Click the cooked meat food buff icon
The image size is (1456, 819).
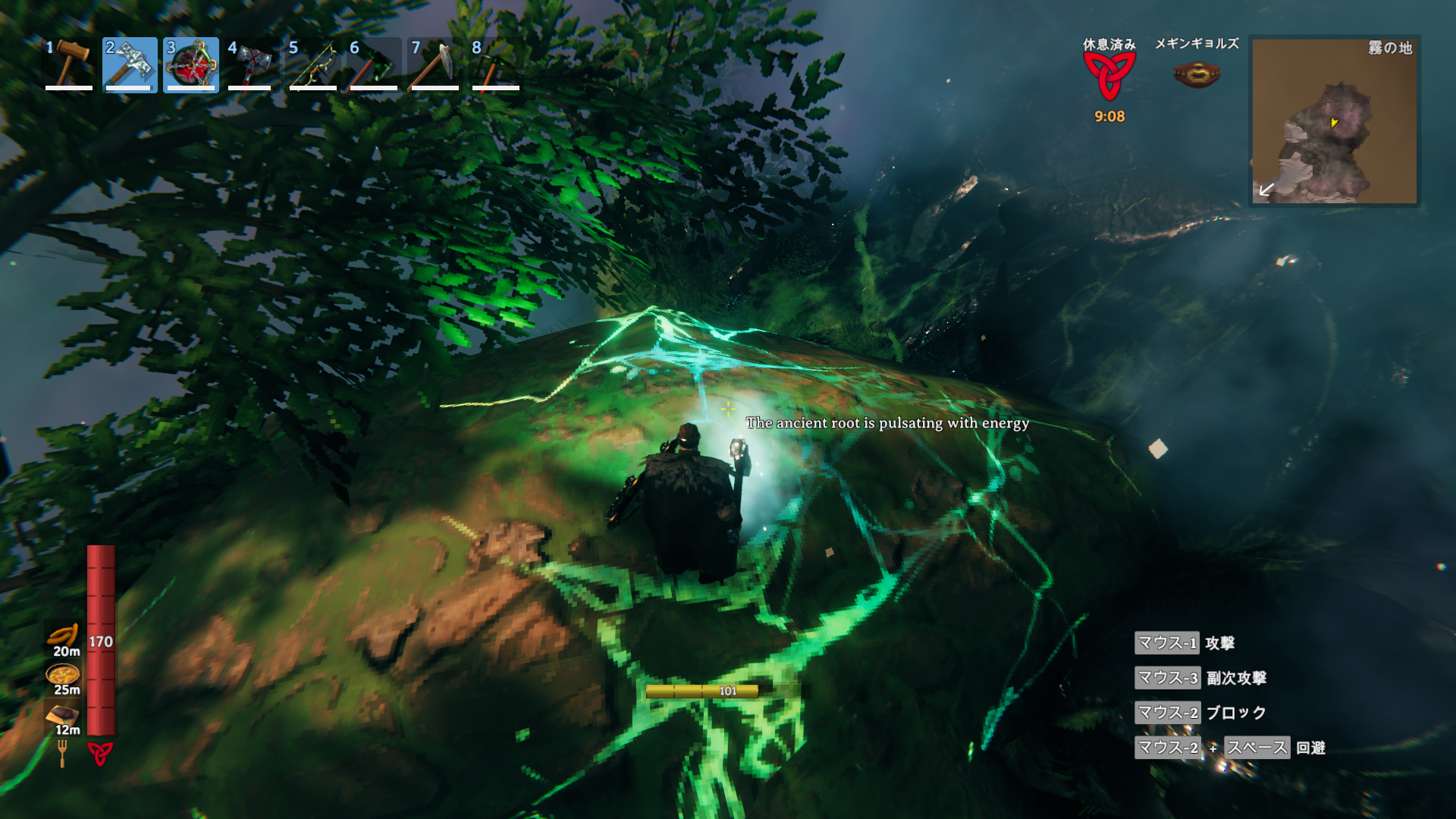pyautogui.click(x=63, y=714)
